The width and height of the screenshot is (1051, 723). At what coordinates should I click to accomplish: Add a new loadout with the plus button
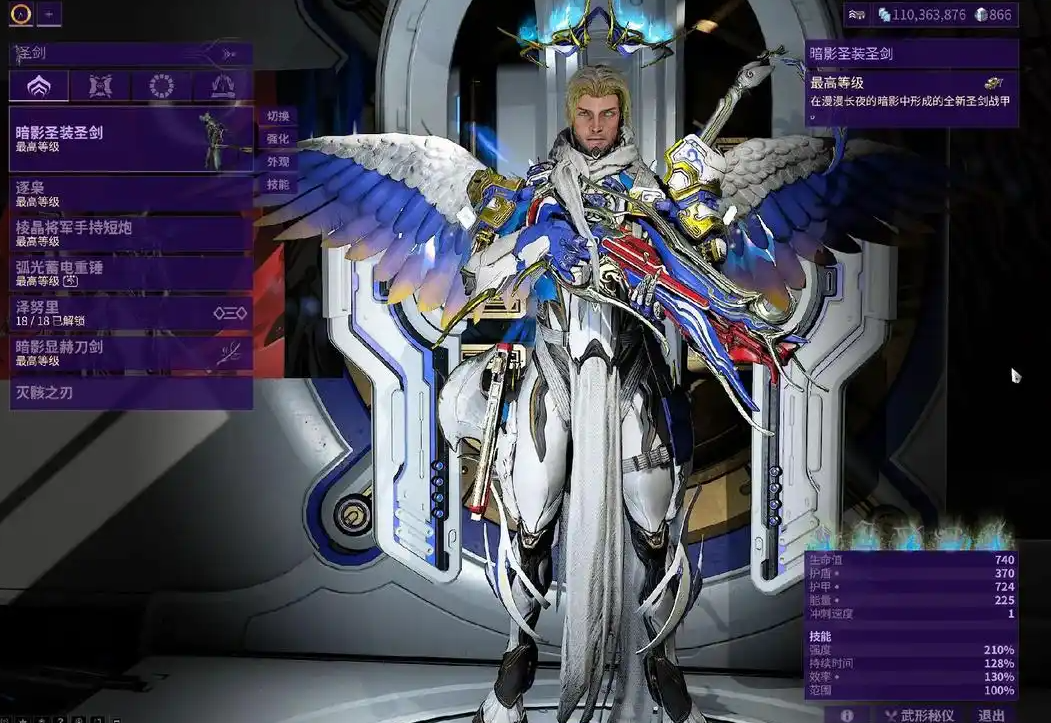tap(49, 14)
